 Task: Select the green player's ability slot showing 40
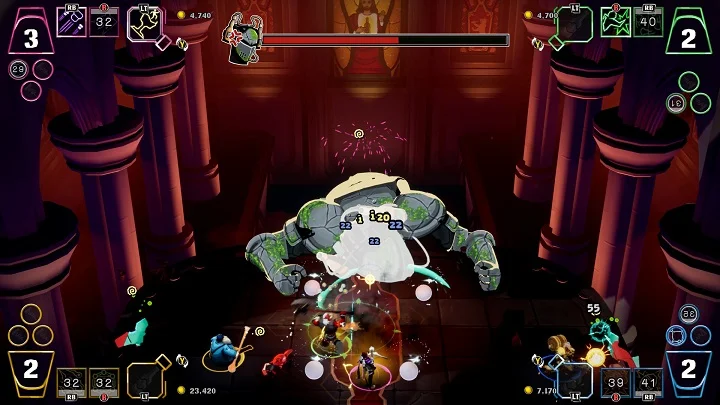[x=648, y=22]
